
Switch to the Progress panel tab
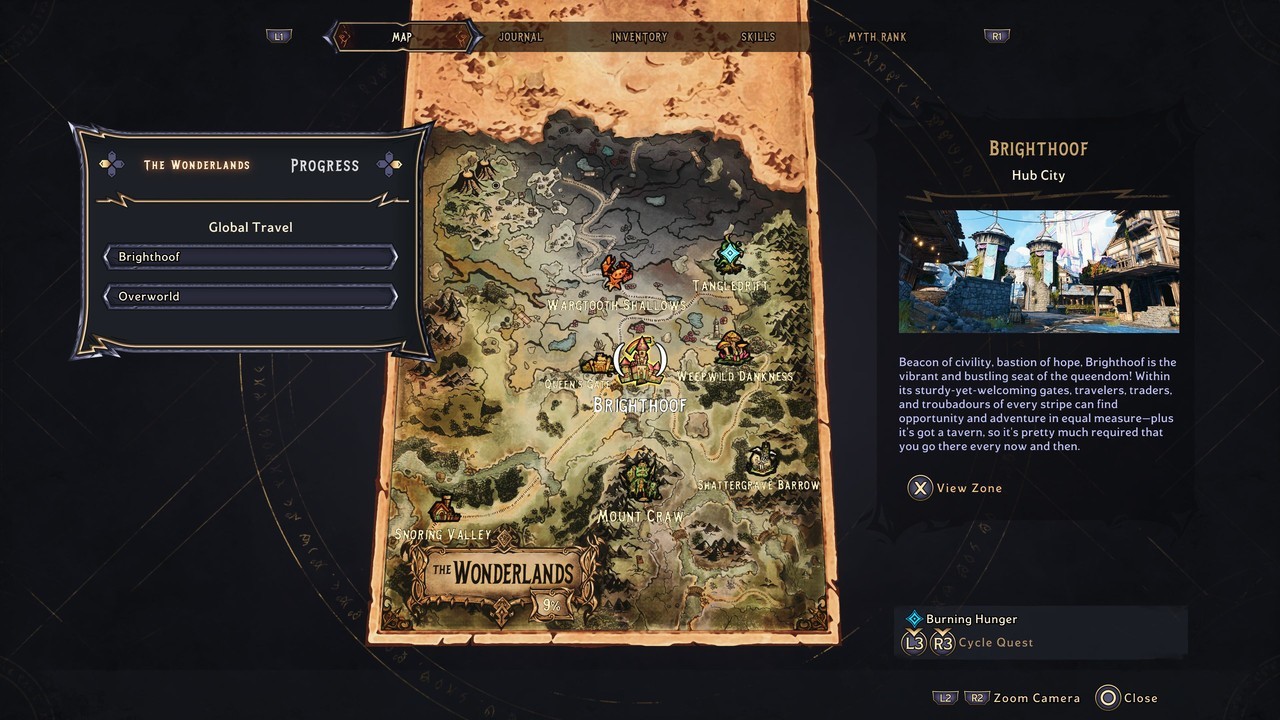pyautogui.click(x=324, y=166)
